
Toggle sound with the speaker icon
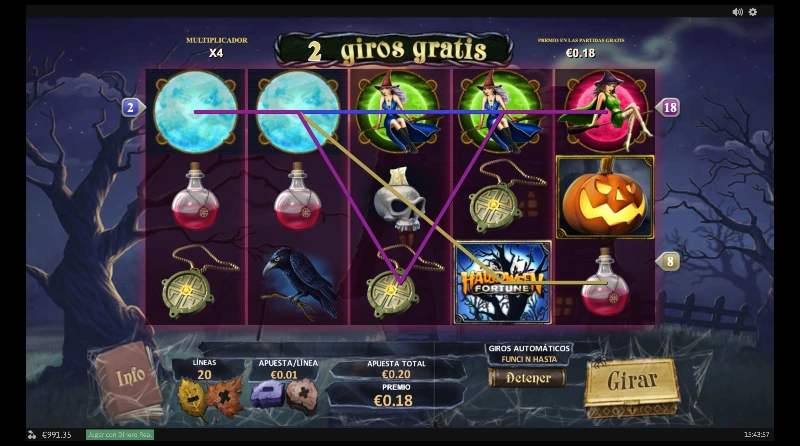(x=737, y=12)
